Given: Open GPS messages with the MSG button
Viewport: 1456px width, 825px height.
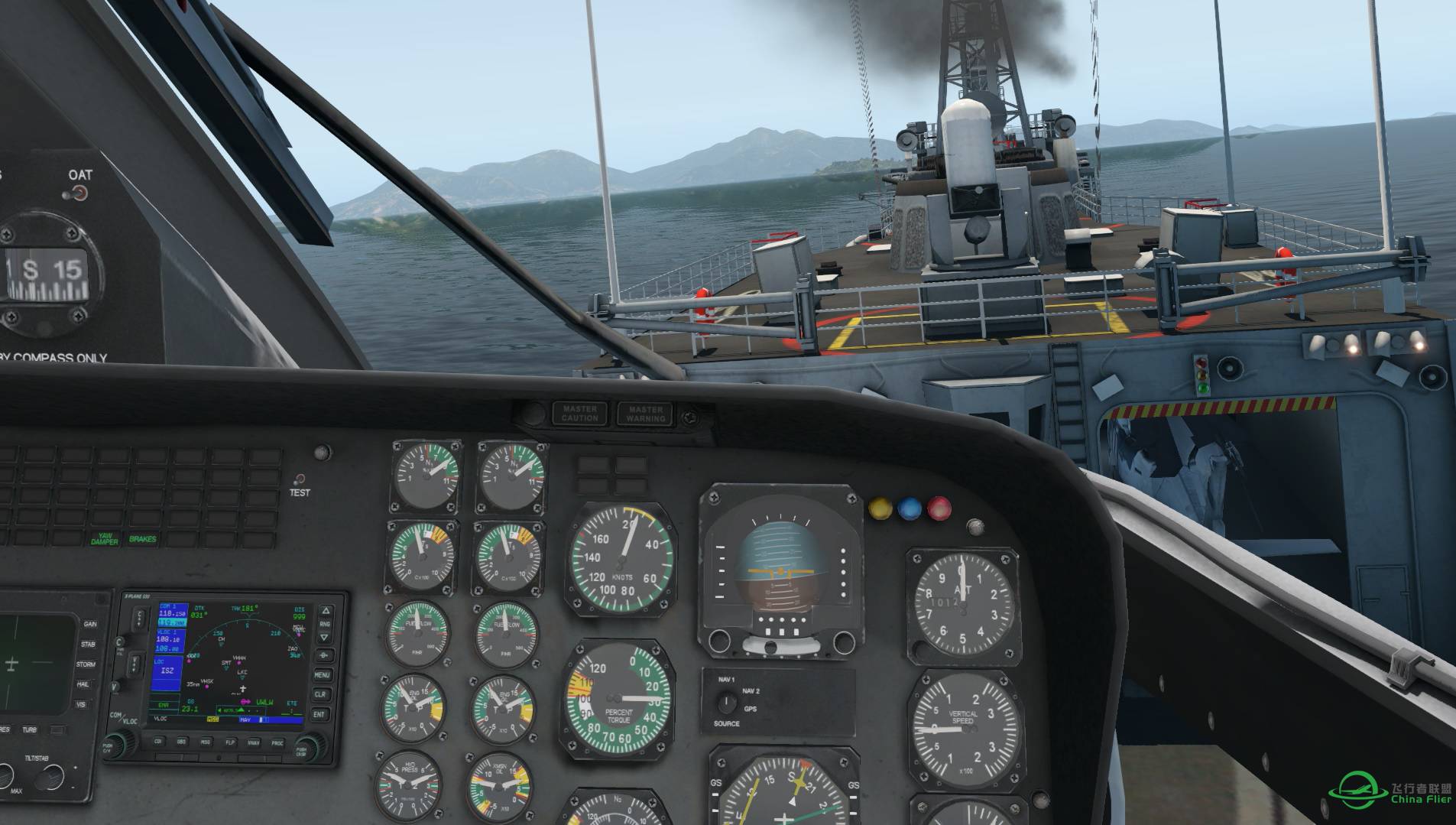Looking at the screenshot, I should click(206, 742).
